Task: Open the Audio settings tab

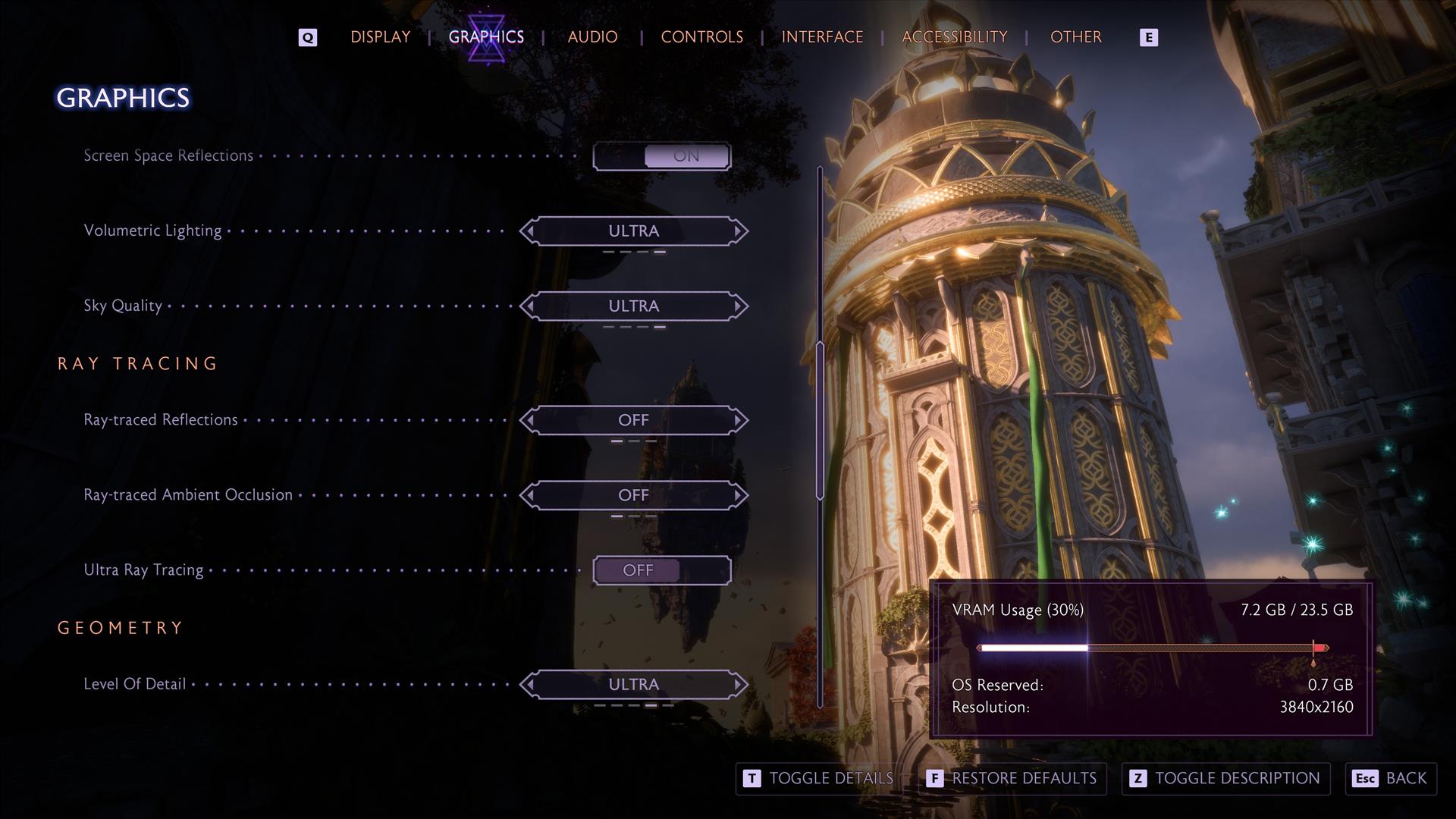Action: (592, 37)
